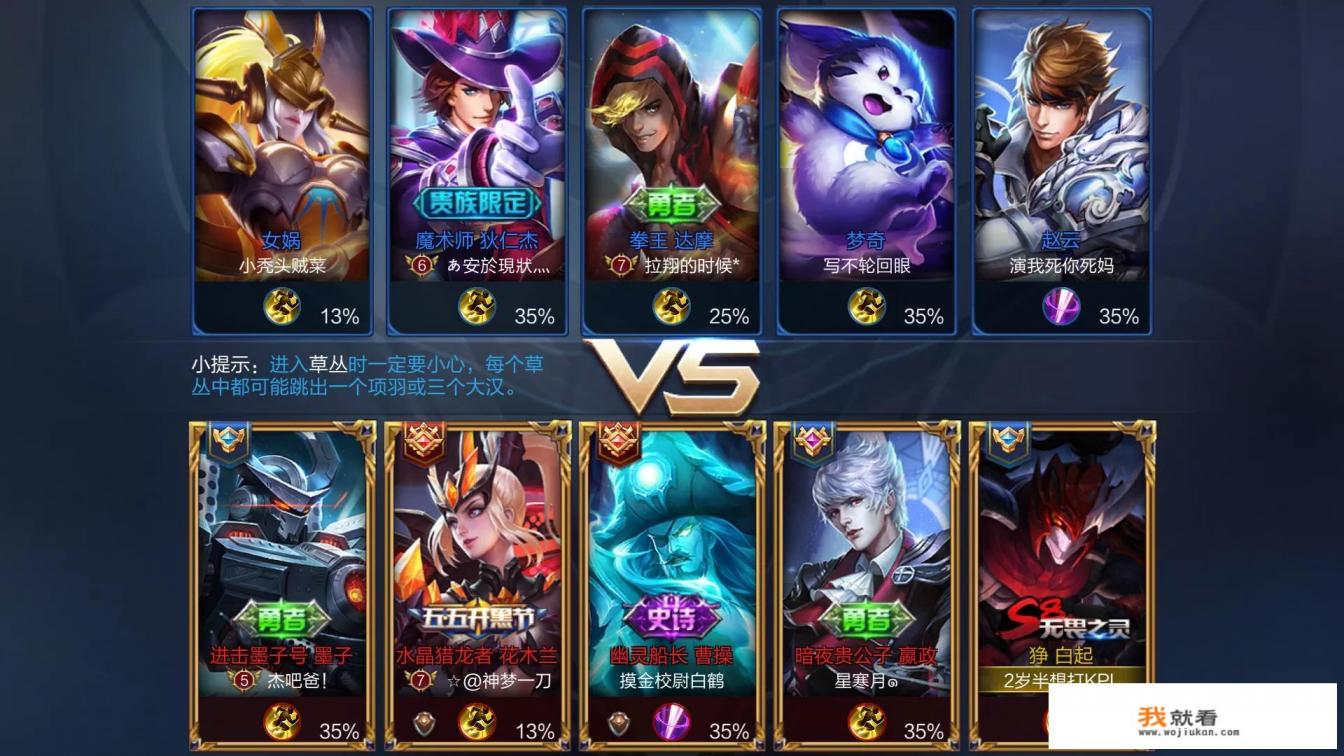Click 曹操's purple summoner spell icon
1344x756 pixels.
(x=671, y=722)
